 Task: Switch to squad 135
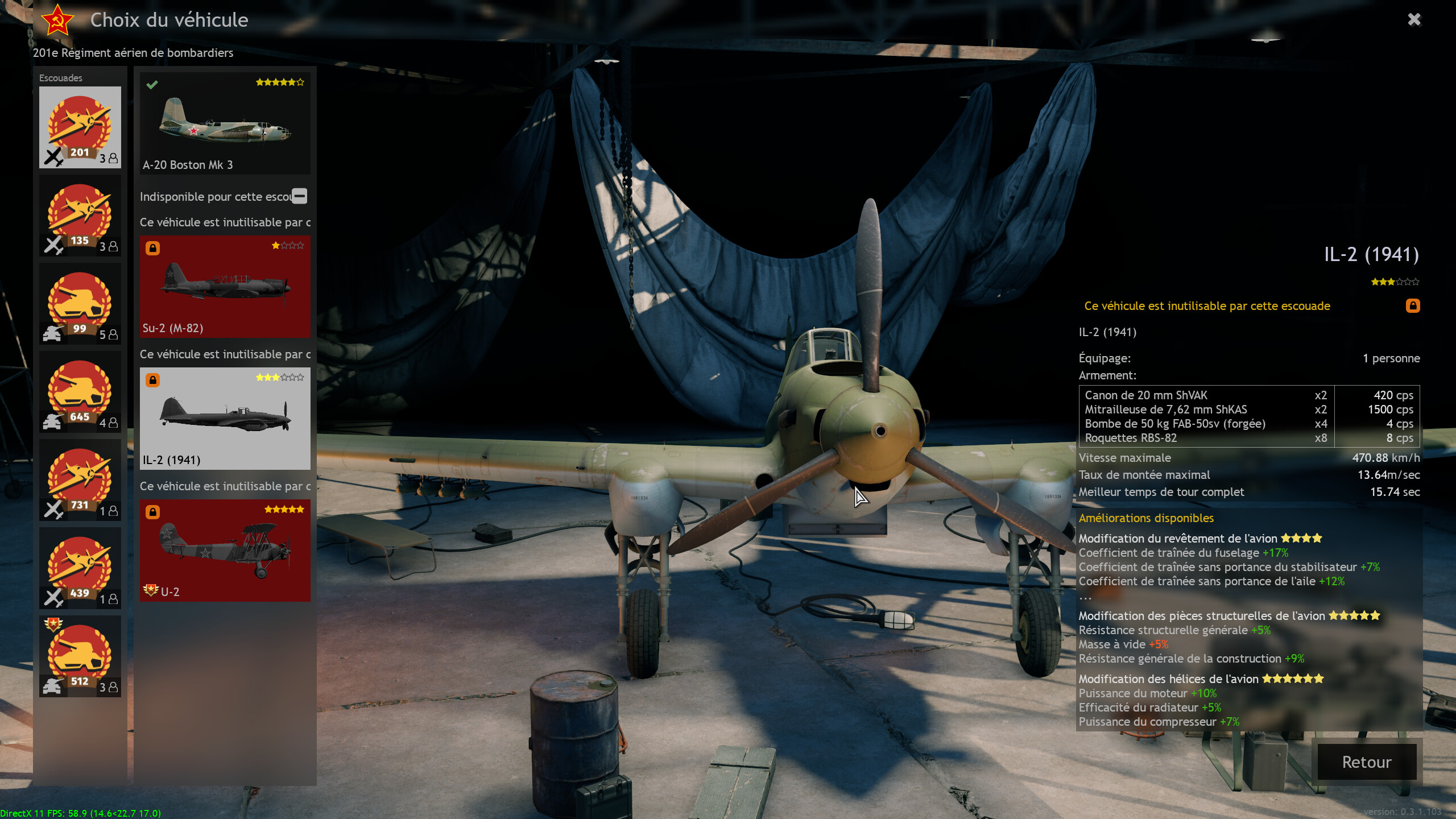[x=80, y=216]
